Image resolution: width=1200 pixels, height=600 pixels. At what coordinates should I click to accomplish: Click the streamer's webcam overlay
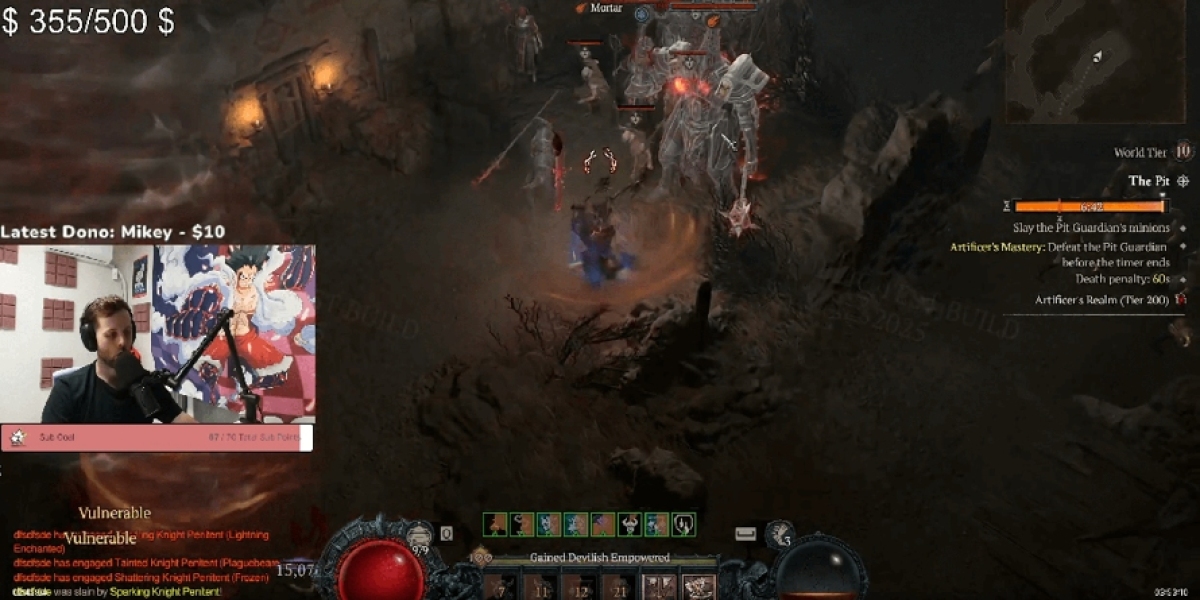(x=158, y=334)
